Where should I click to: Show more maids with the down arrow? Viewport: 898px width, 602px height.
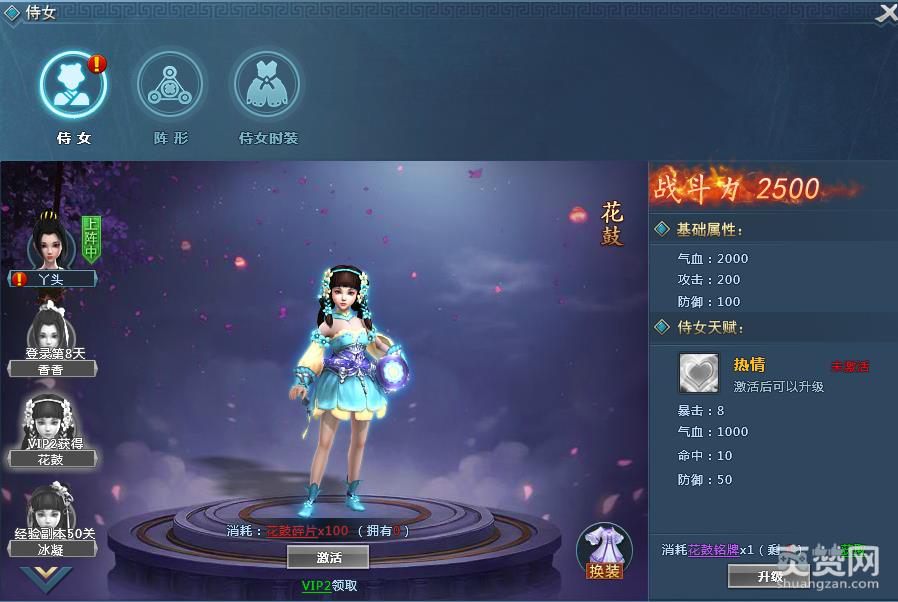[x=46, y=577]
